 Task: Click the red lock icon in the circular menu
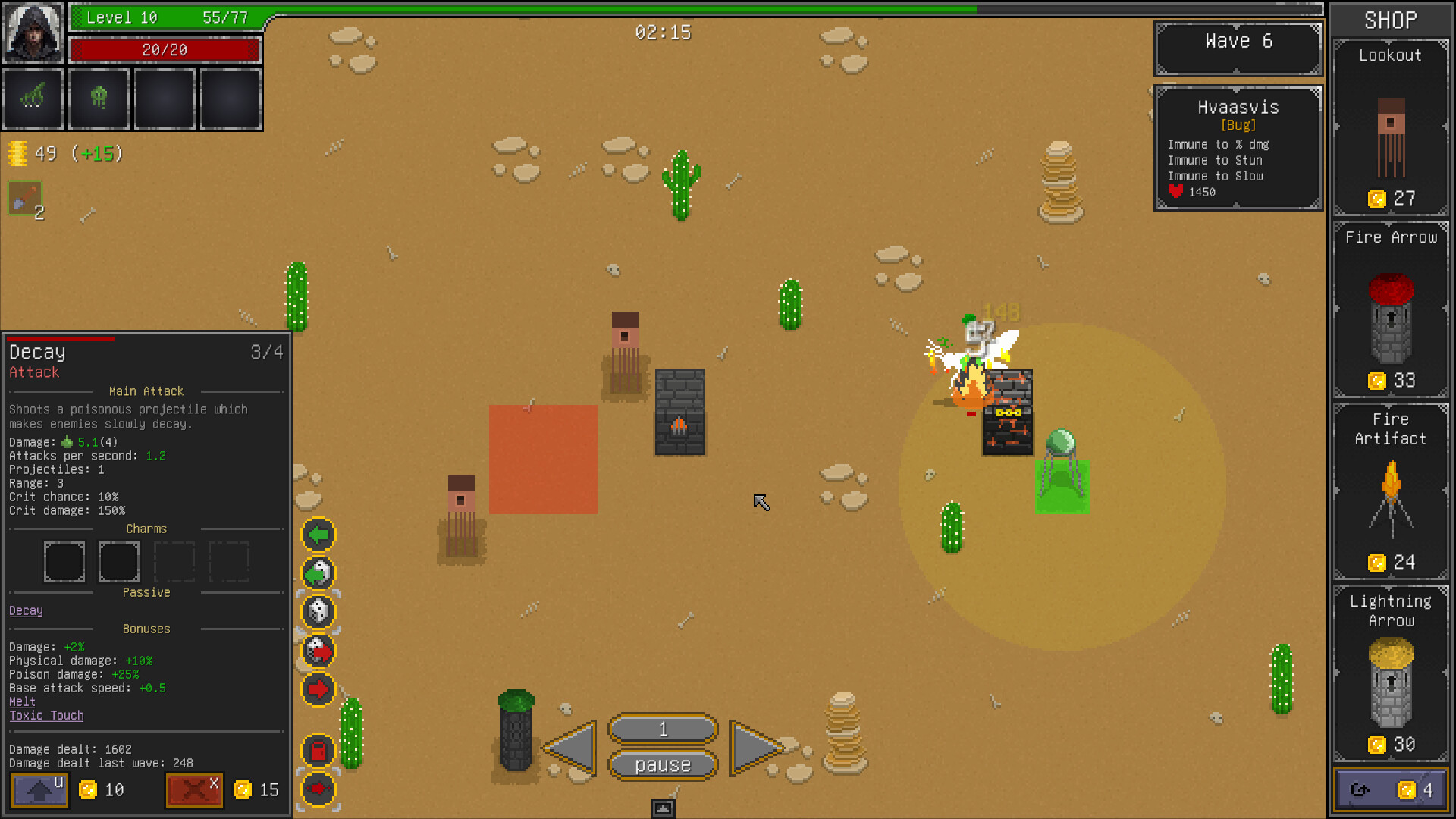[x=318, y=748]
